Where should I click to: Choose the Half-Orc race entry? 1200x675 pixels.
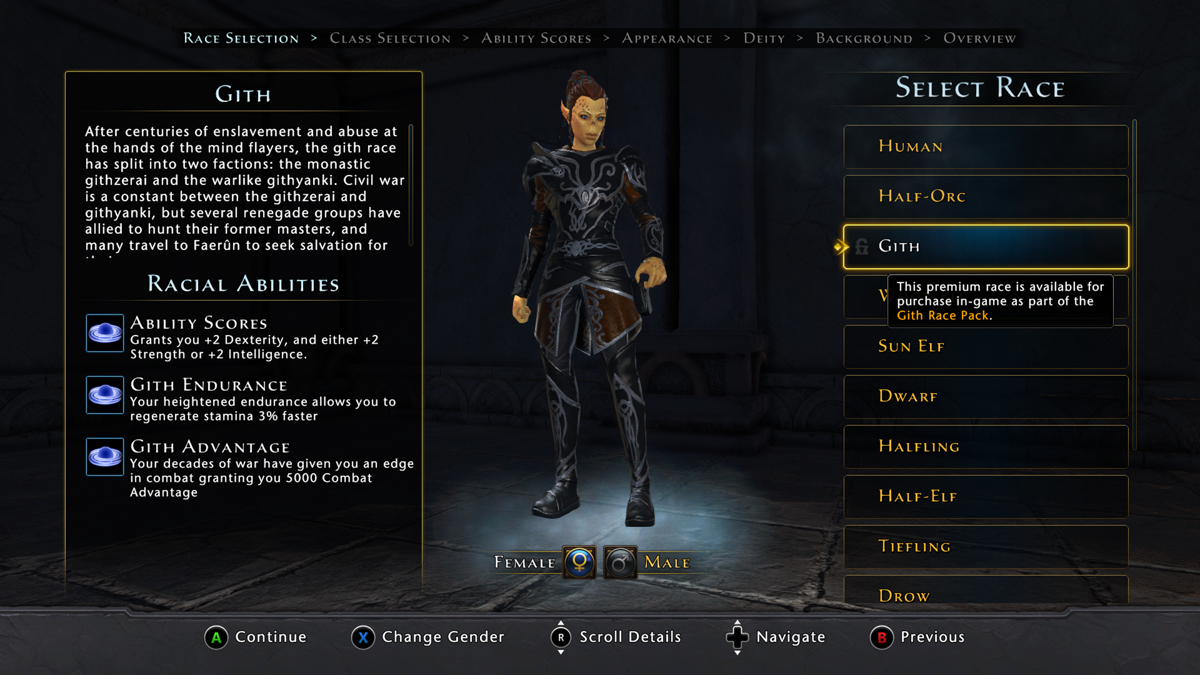[x=985, y=197]
